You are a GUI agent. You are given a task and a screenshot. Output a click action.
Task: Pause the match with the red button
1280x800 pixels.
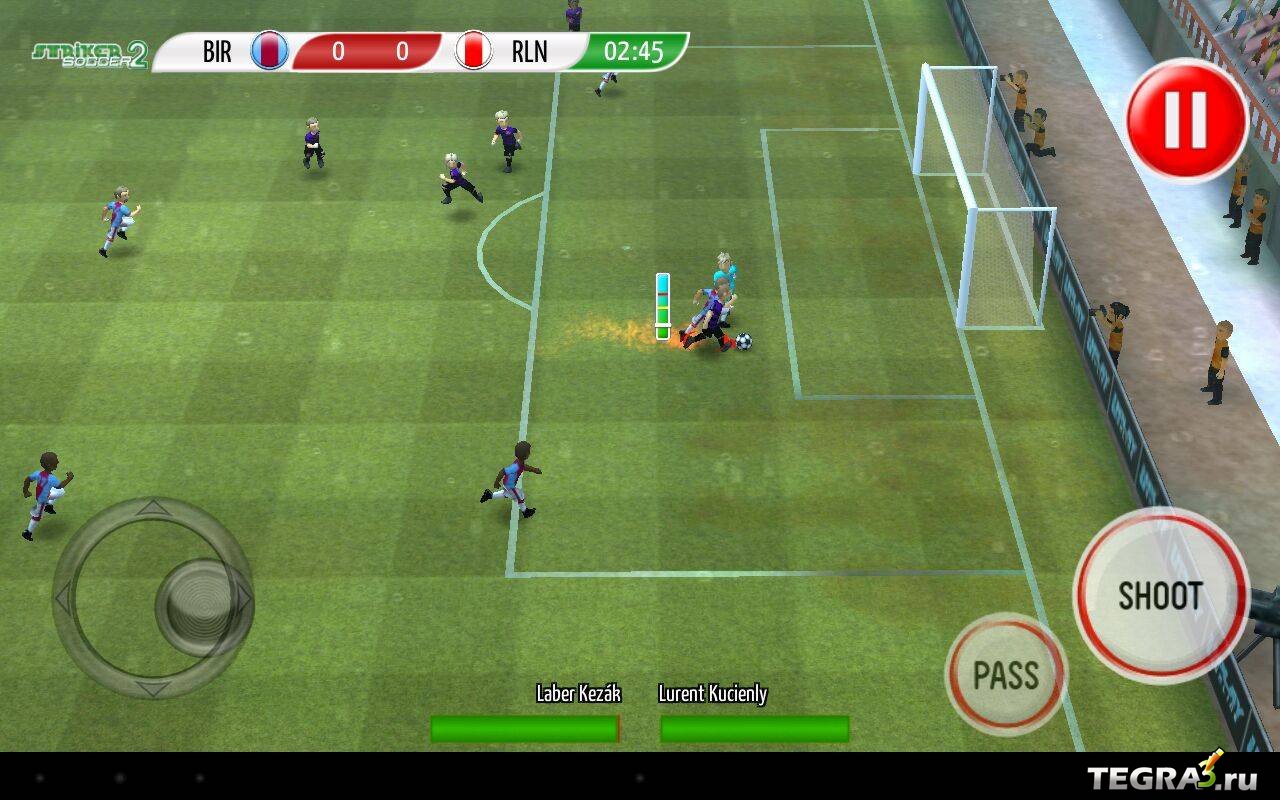pyautogui.click(x=1187, y=120)
